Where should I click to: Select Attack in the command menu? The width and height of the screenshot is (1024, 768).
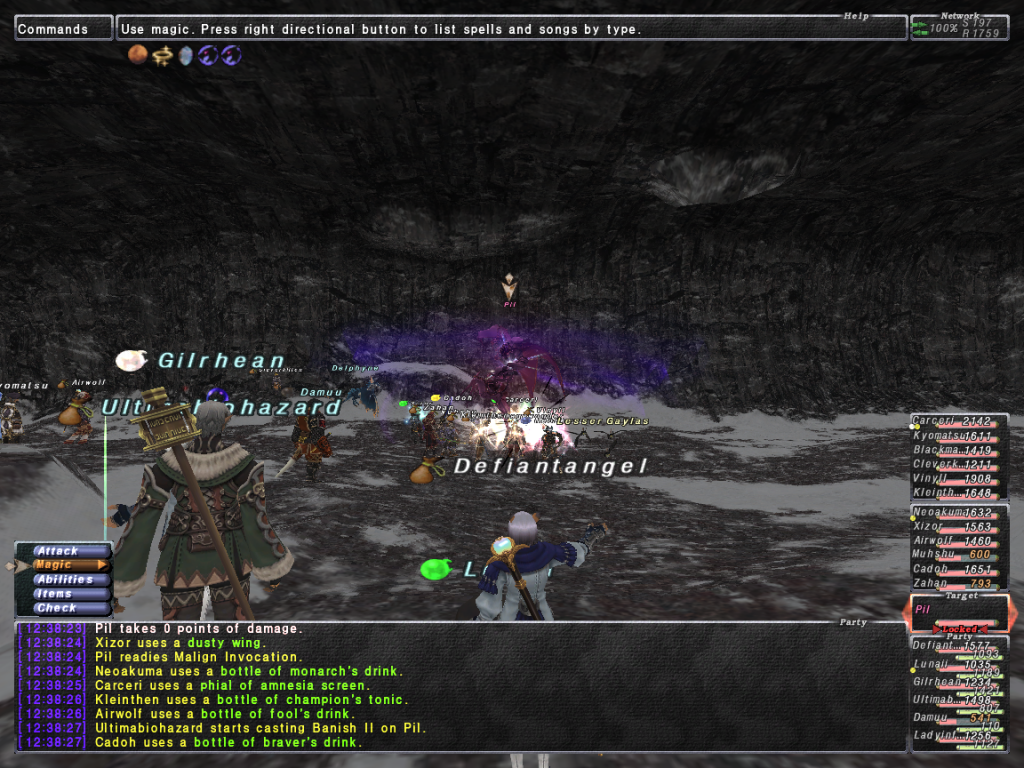click(58, 551)
